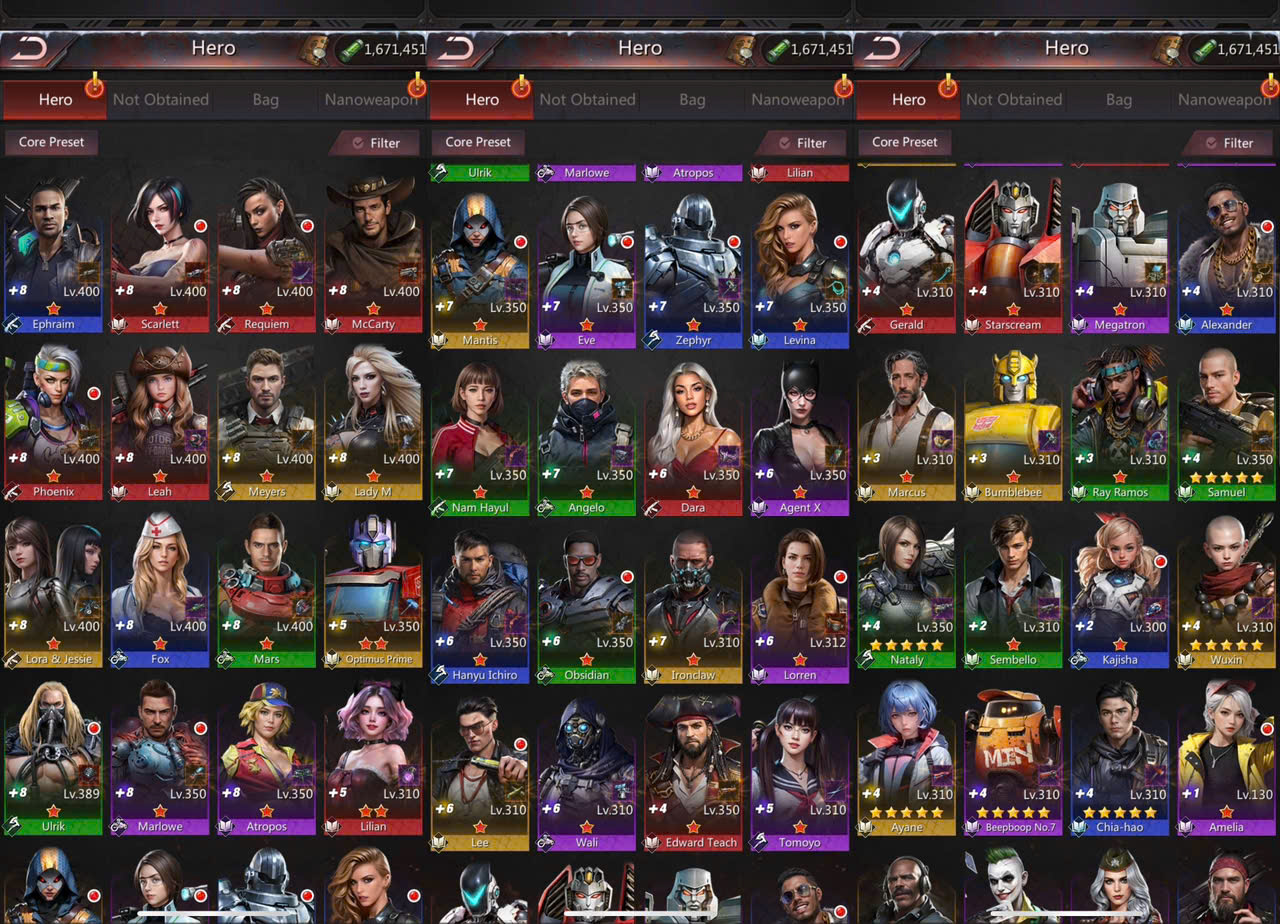
Task: Open Scarlett's hero card
Action: pos(160,255)
